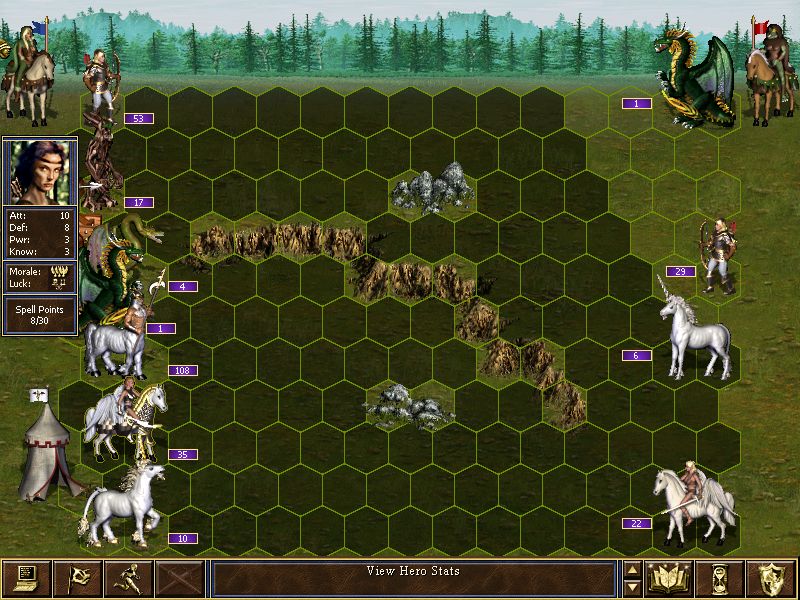Open the system options computer button
The width and height of the screenshot is (800, 600).
click(x=26, y=578)
